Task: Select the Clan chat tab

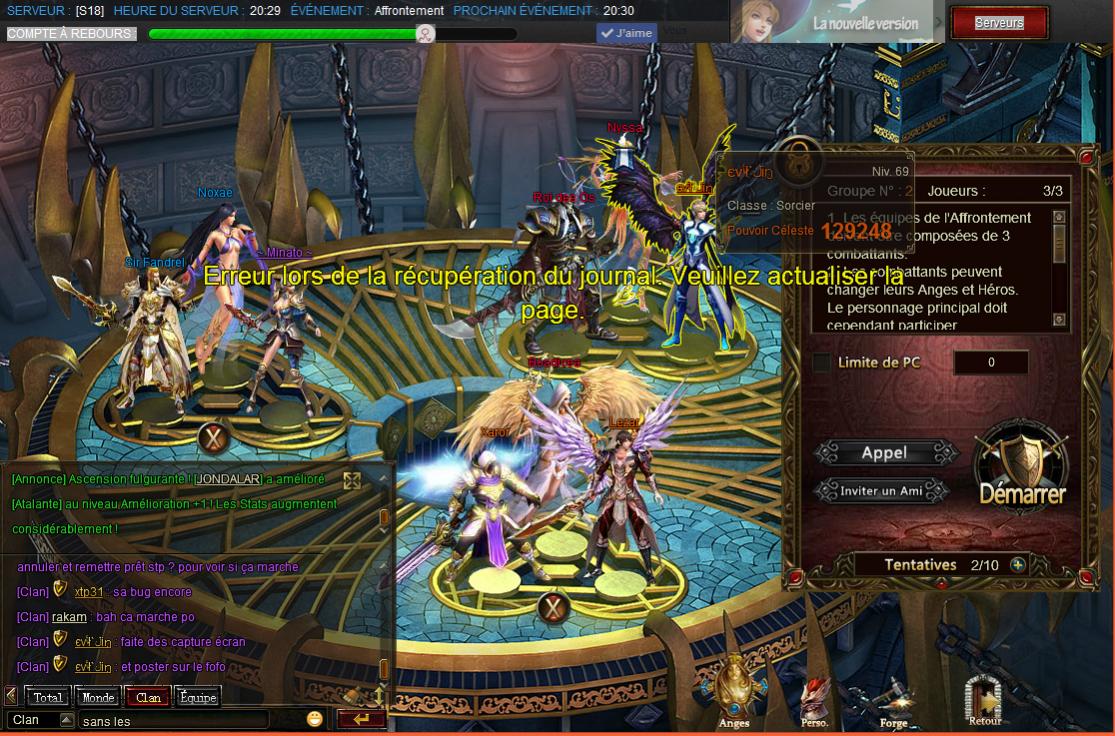Action: point(148,697)
